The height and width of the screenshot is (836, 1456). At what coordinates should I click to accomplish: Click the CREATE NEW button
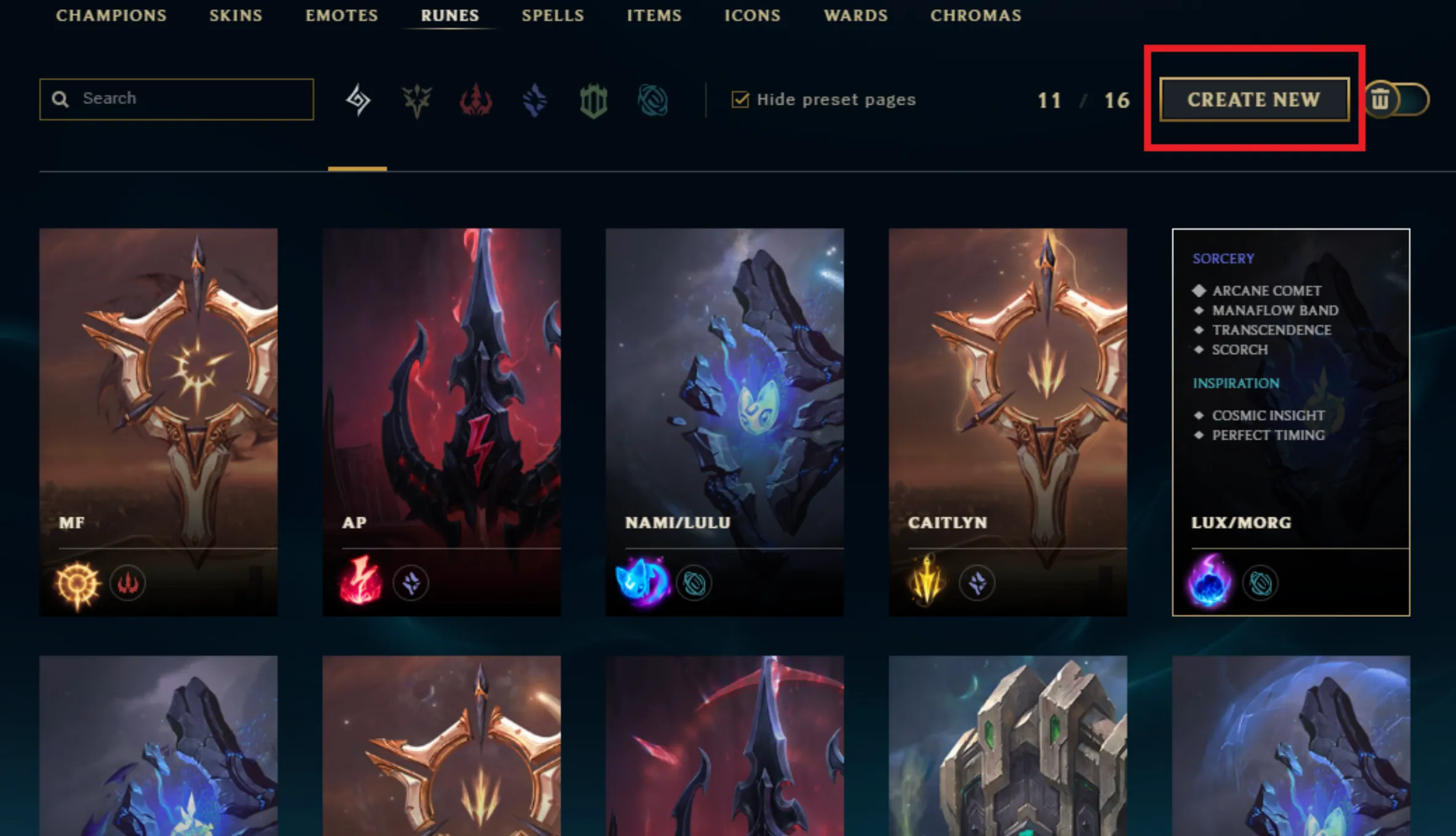1255,100
